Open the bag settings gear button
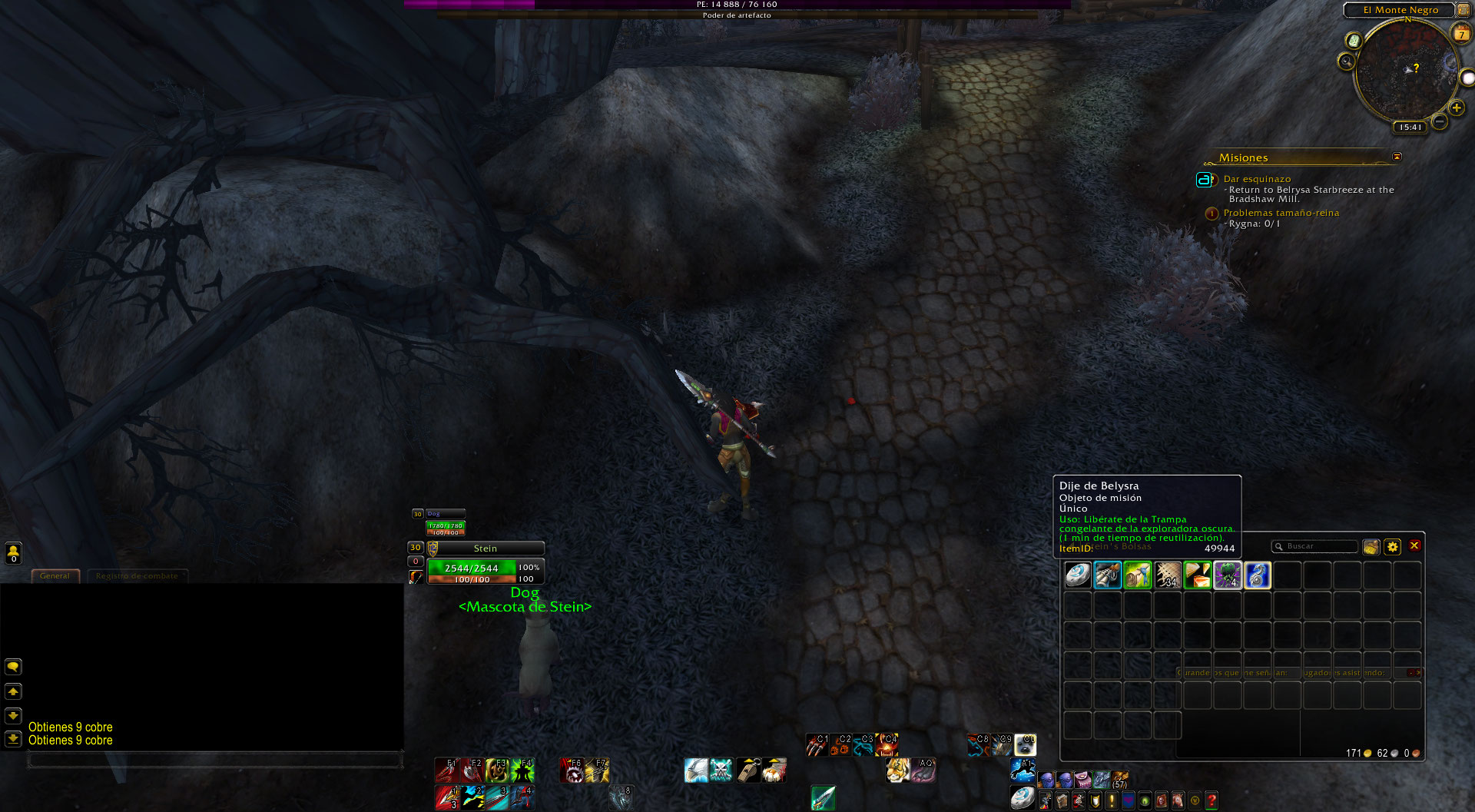 [1393, 546]
